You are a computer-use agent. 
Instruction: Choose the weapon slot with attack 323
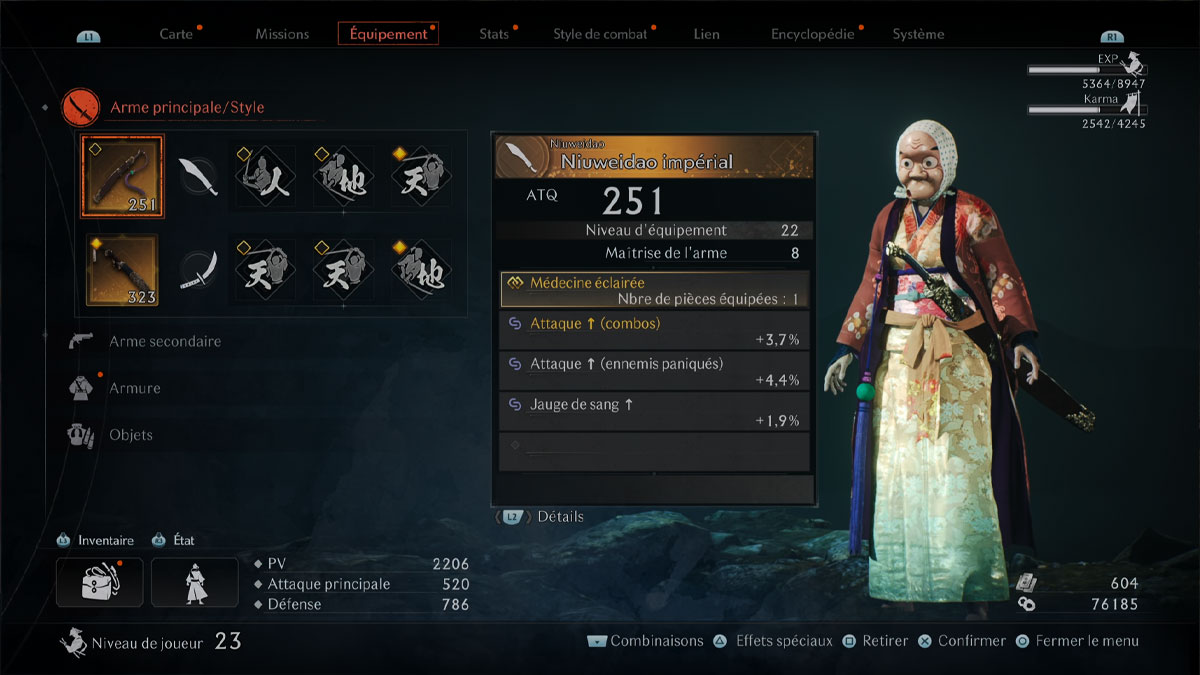click(x=123, y=269)
